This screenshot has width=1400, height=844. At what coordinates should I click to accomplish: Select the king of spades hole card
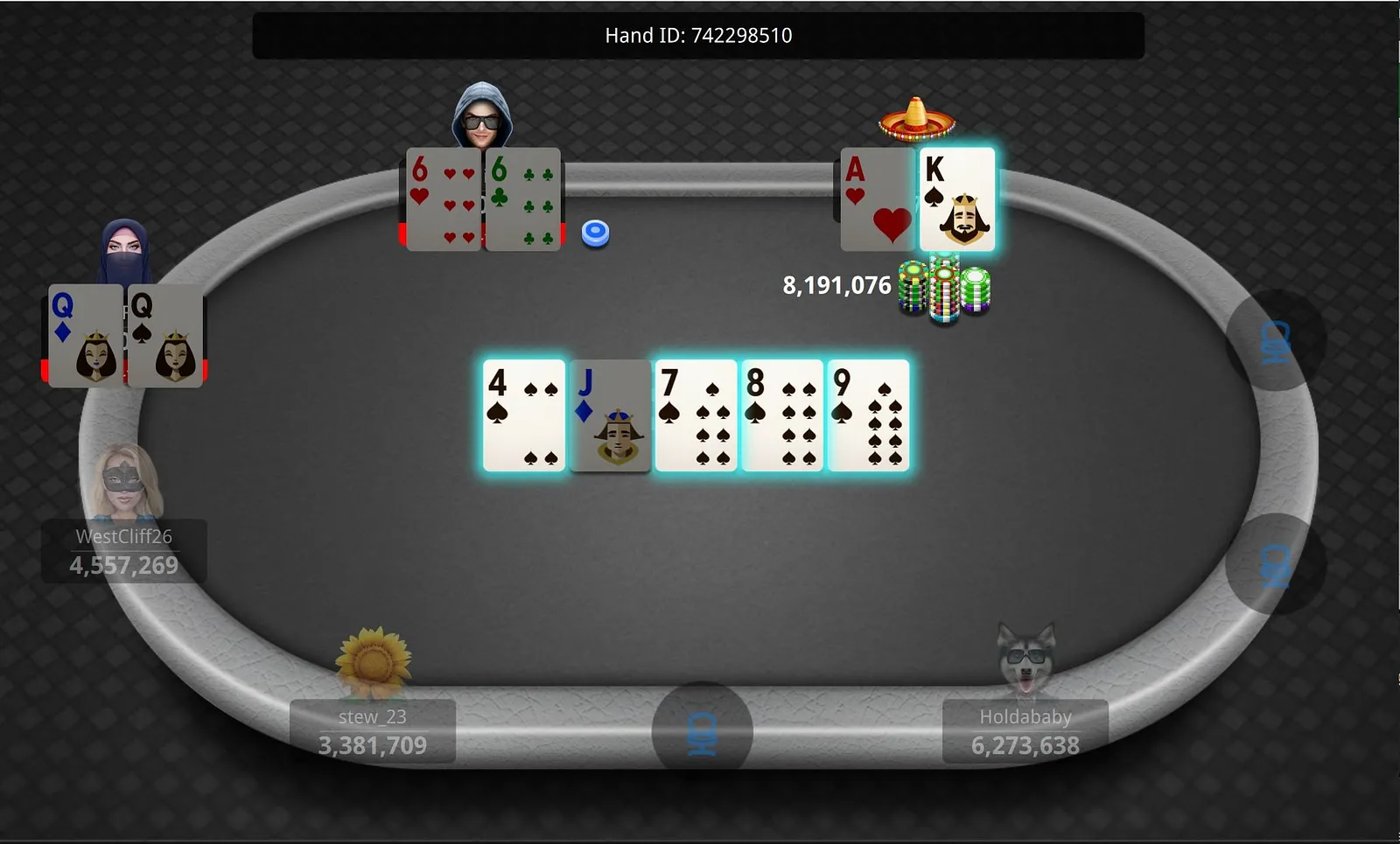(957, 199)
